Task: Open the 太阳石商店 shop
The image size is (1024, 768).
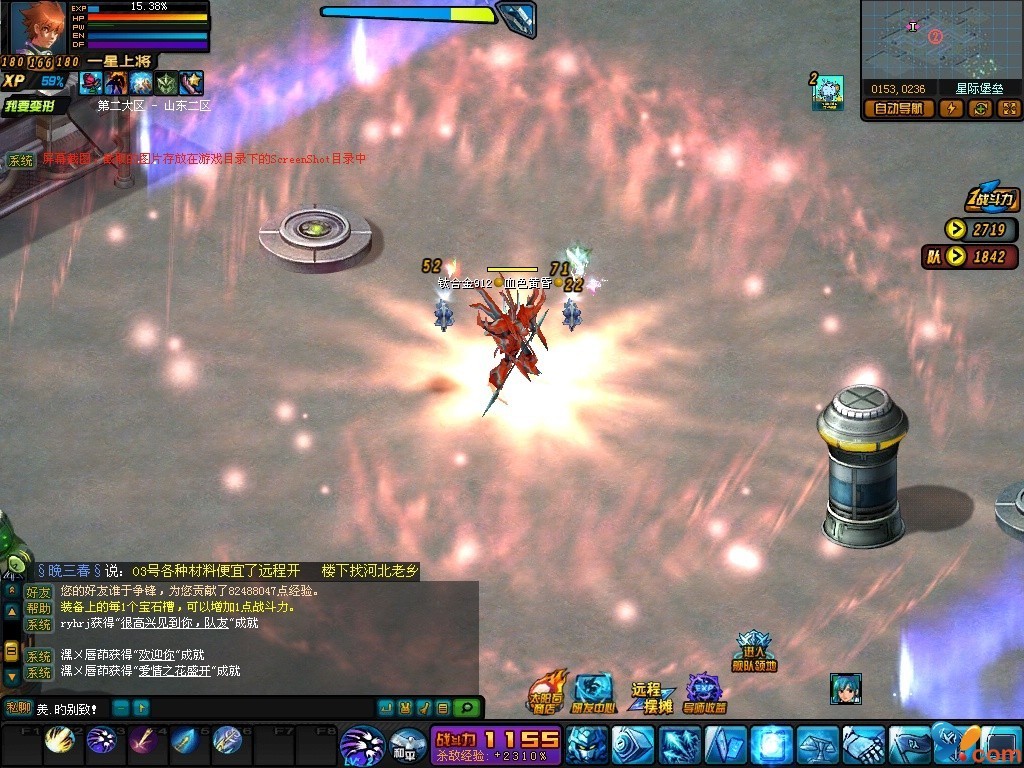Action: point(546,693)
